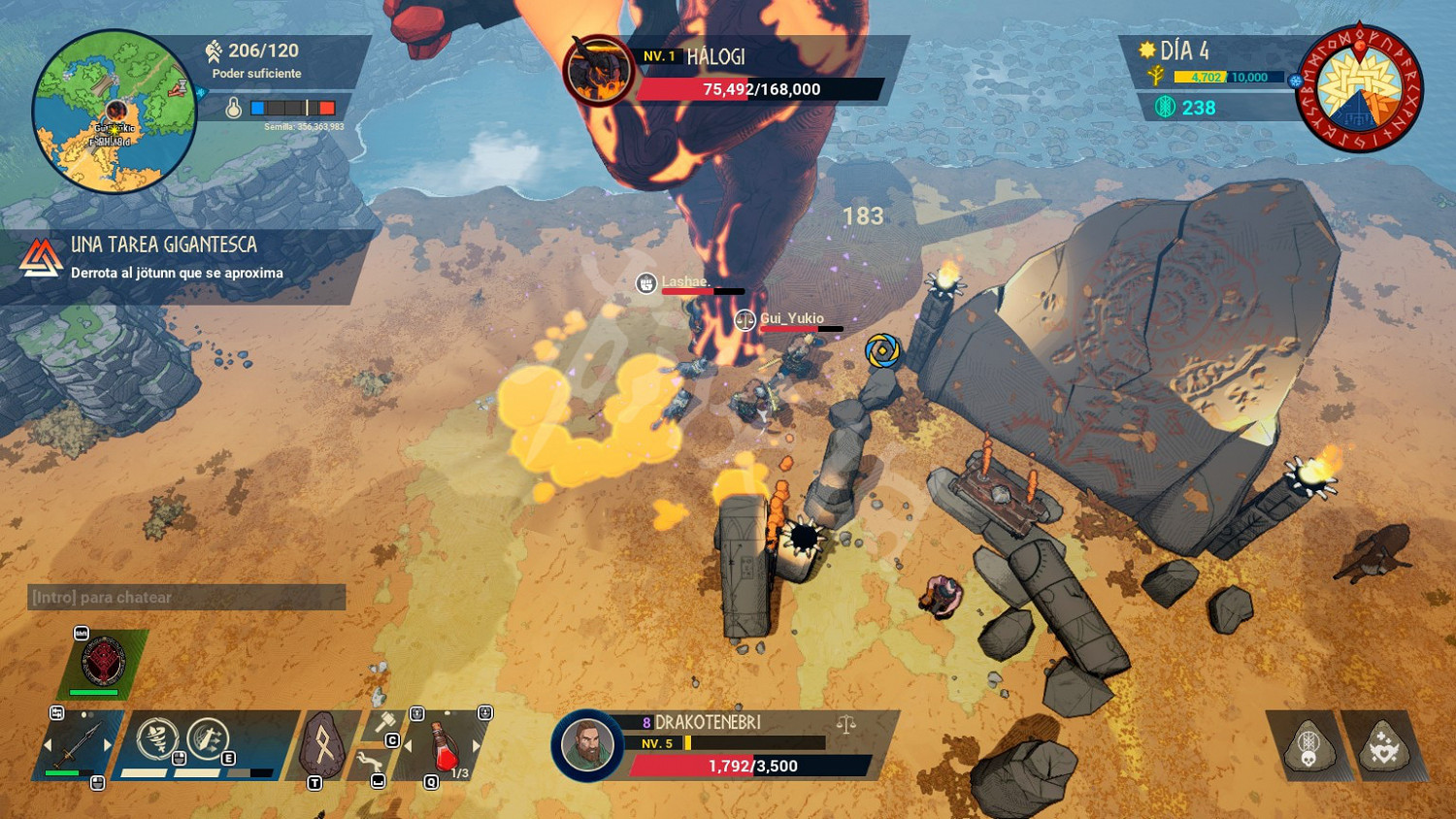Click the runic day-night cycle dial

1359,88
